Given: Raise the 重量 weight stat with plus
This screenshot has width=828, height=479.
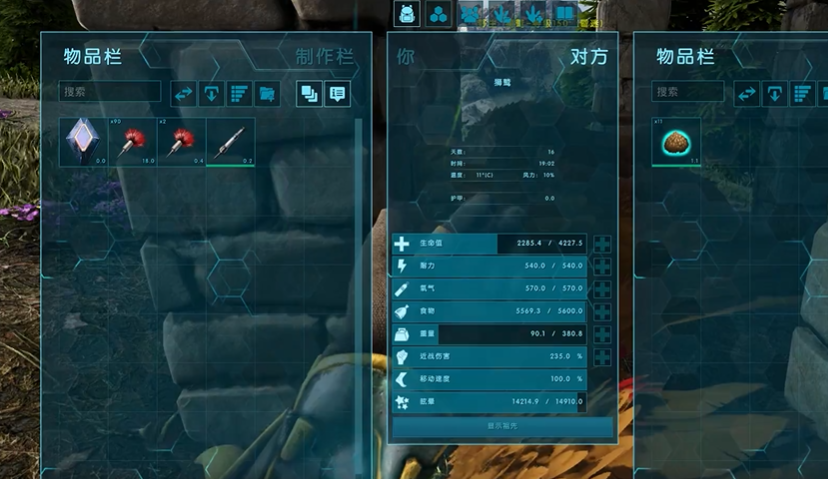Looking at the screenshot, I should (602, 333).
